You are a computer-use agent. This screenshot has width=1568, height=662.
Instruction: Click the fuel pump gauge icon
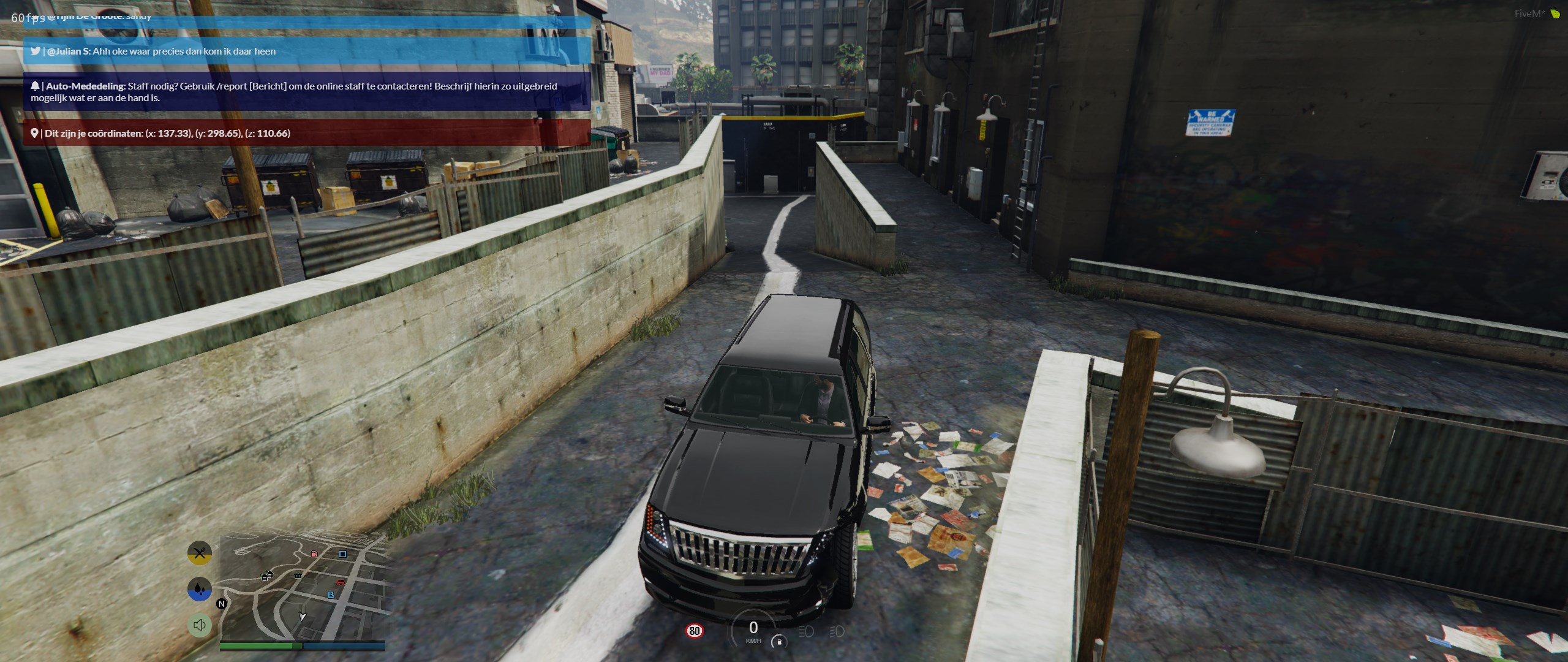779,642
